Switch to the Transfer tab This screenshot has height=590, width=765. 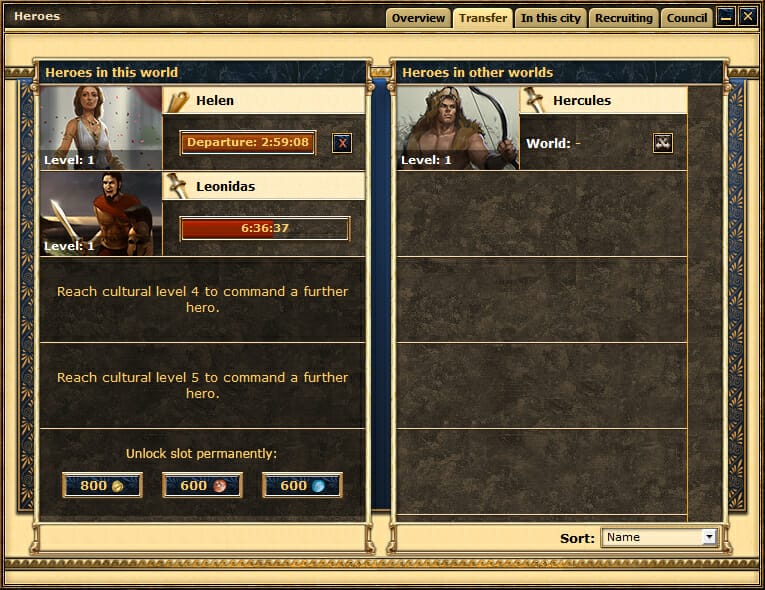click(483, 18)
